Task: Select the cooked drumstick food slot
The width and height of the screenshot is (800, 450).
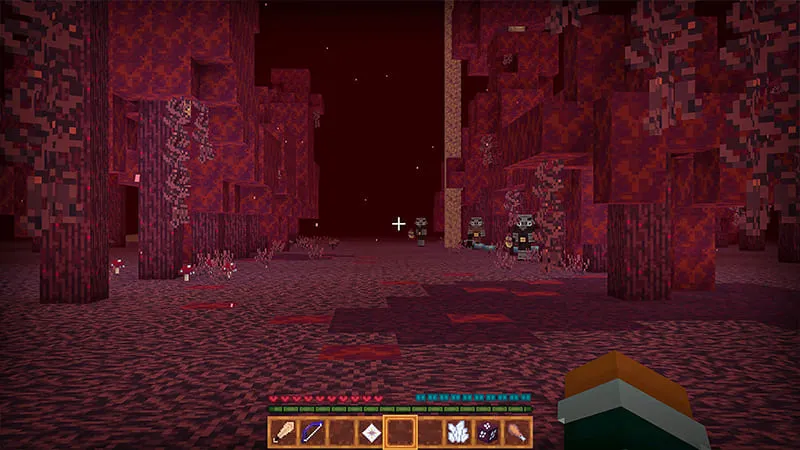Action: pos(516,433)
